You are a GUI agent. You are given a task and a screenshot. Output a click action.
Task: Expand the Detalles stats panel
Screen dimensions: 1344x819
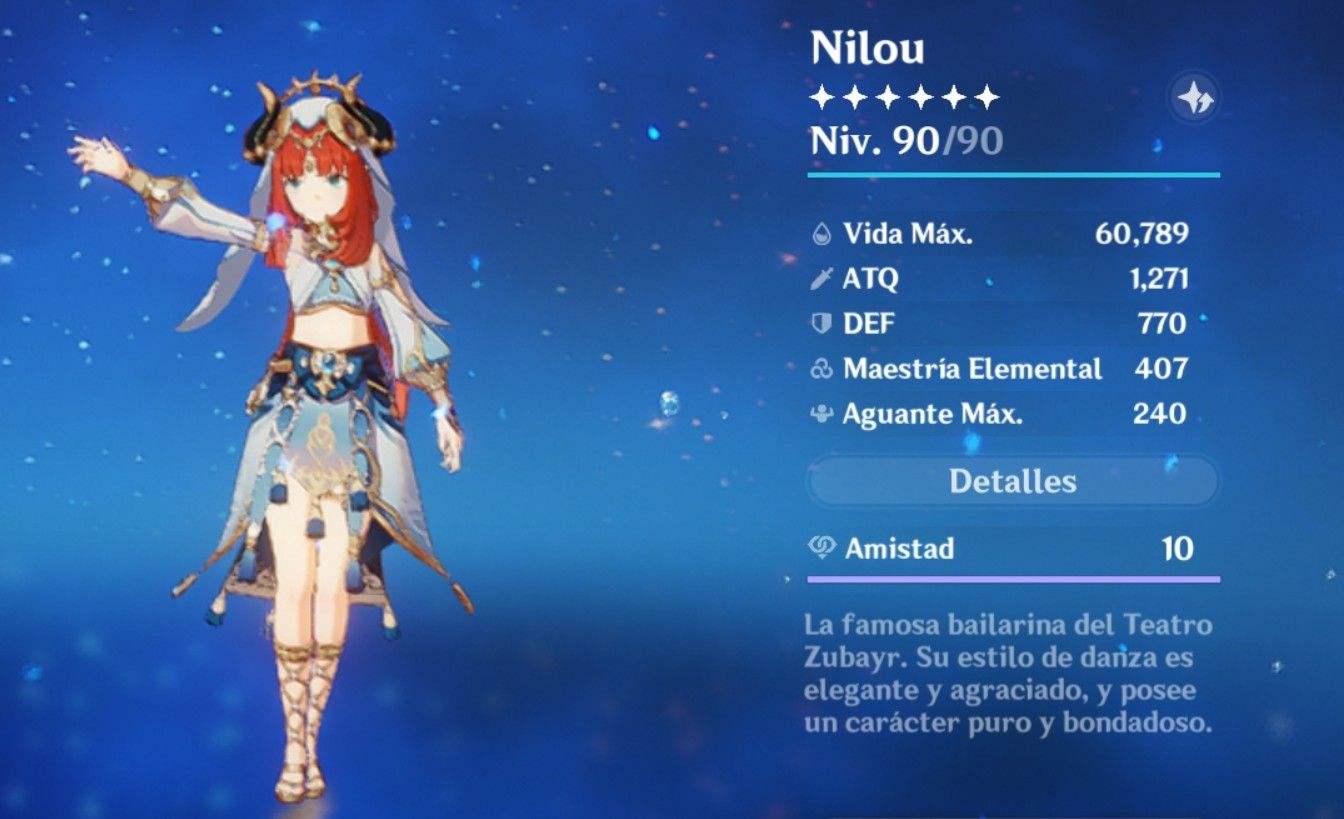click(1013, 482)
